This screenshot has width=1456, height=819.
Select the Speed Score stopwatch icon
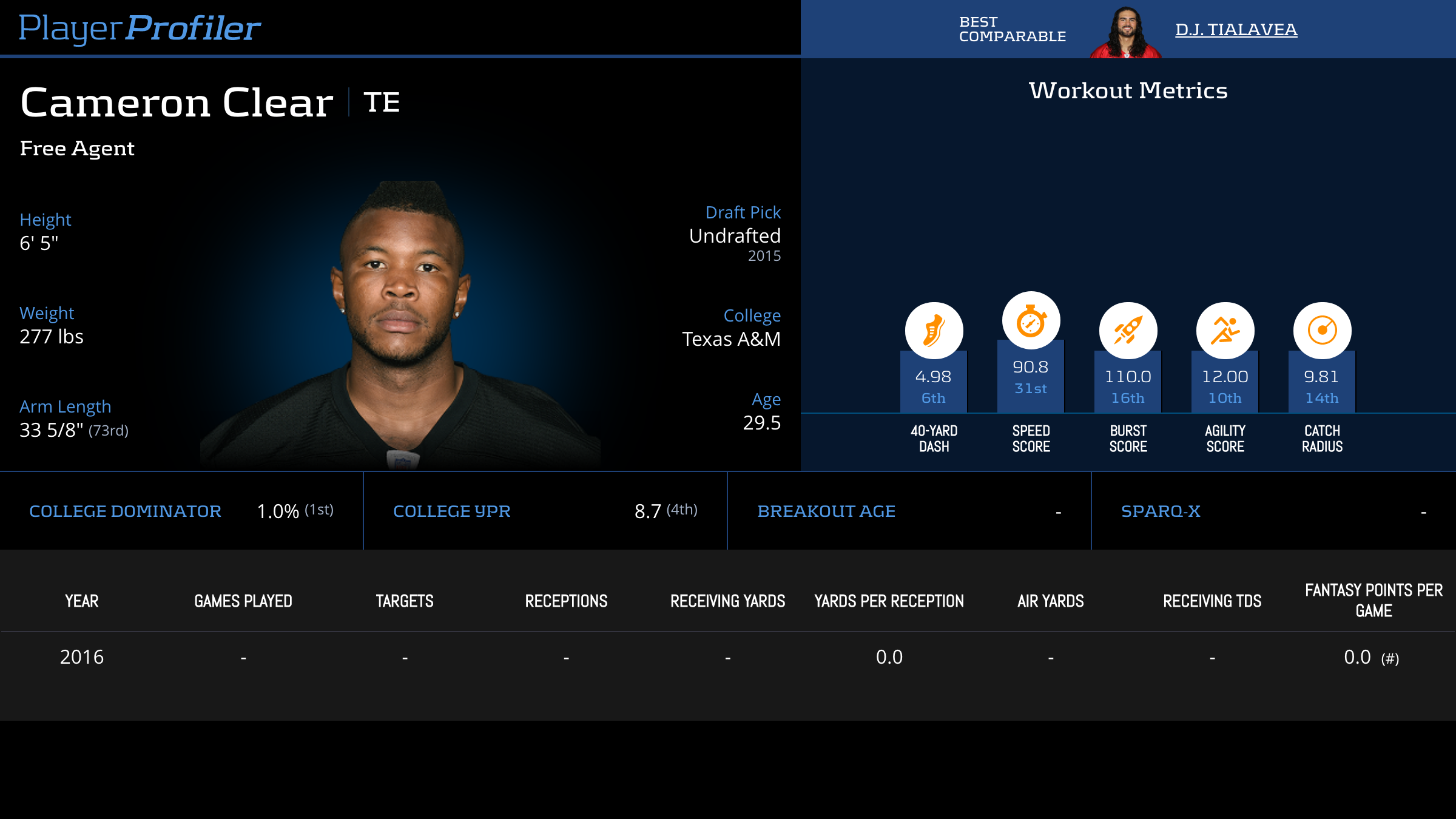pos(1031,321)
